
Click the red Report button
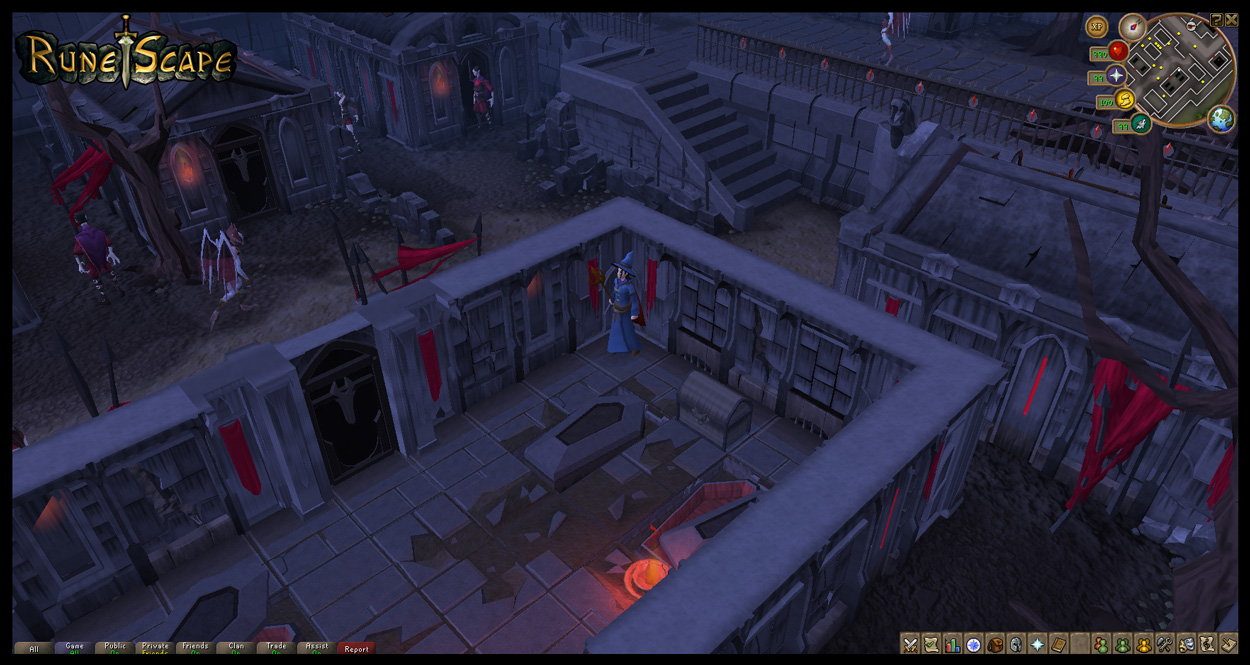(357, 648)
